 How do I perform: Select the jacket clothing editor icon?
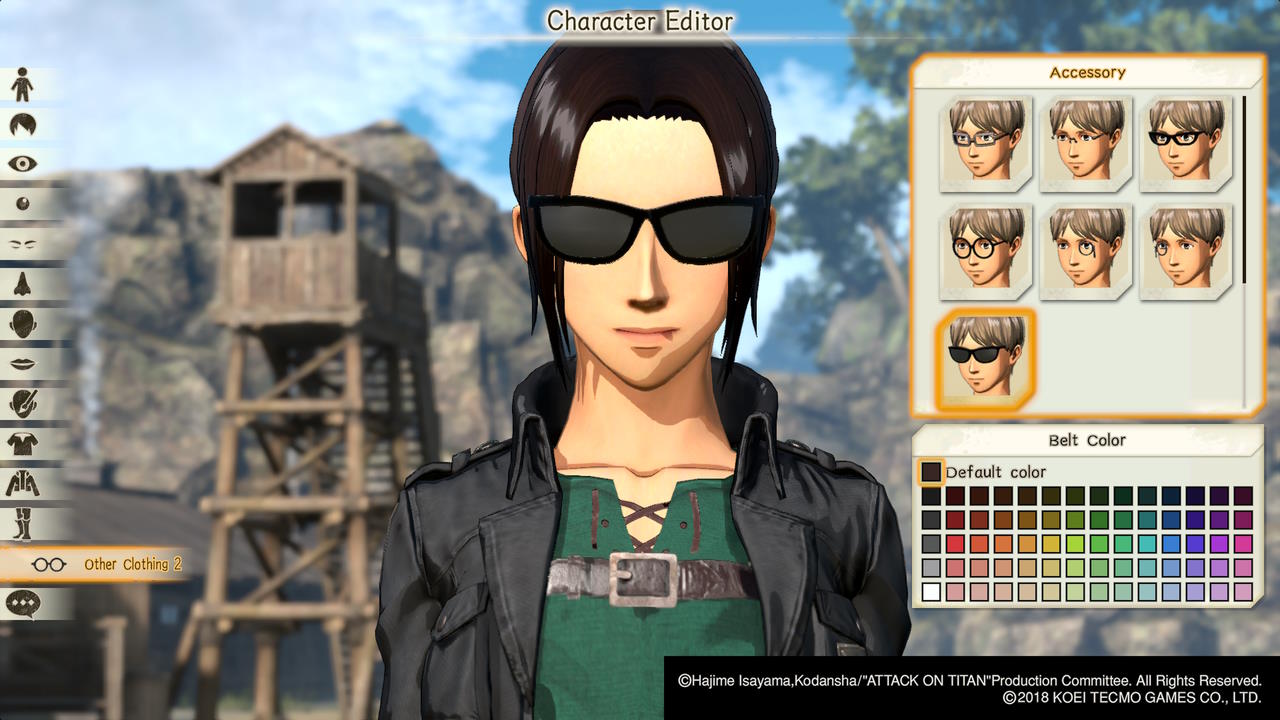[x=22, y=483]
